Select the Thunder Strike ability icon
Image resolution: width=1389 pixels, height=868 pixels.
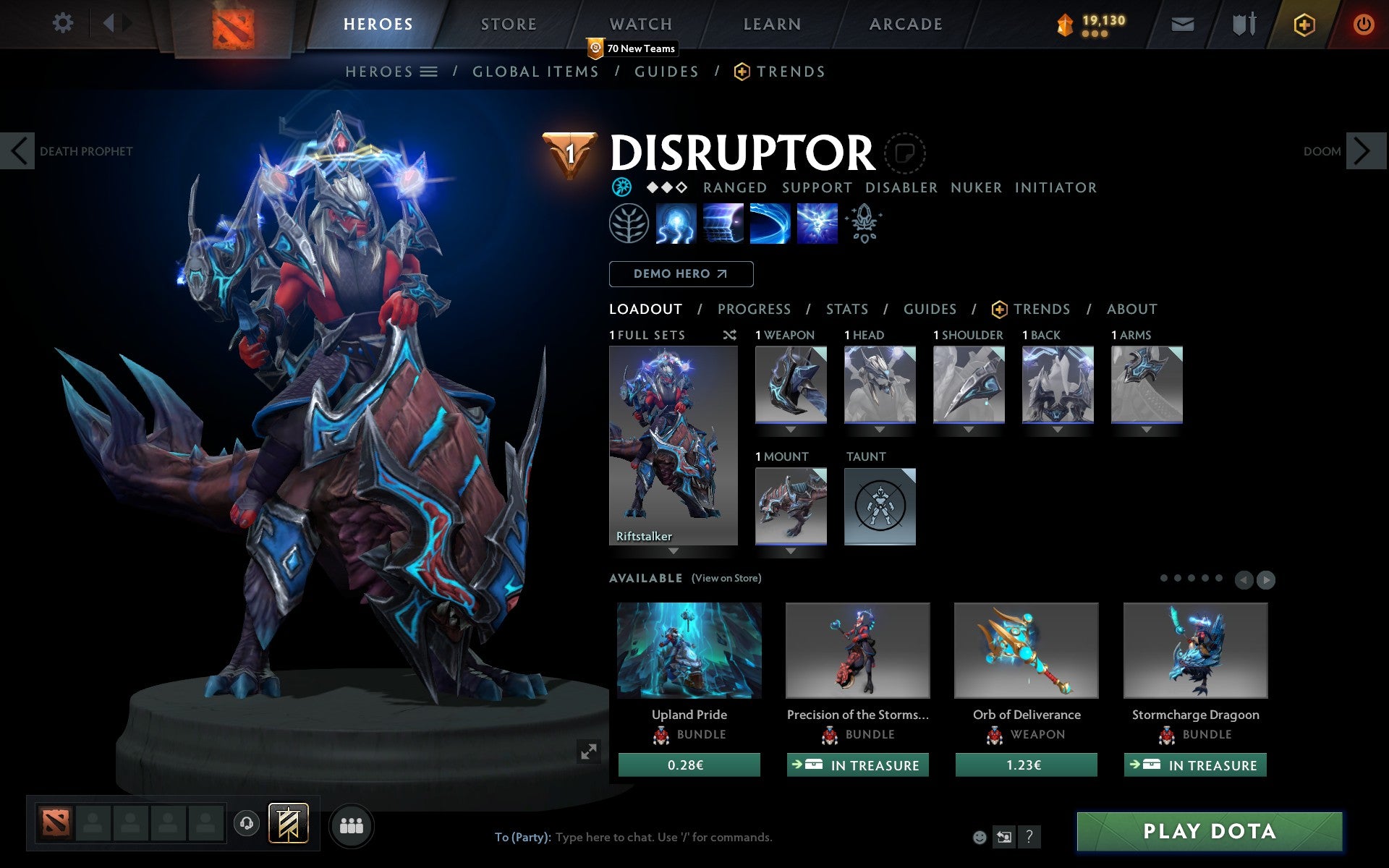[676, 224]
